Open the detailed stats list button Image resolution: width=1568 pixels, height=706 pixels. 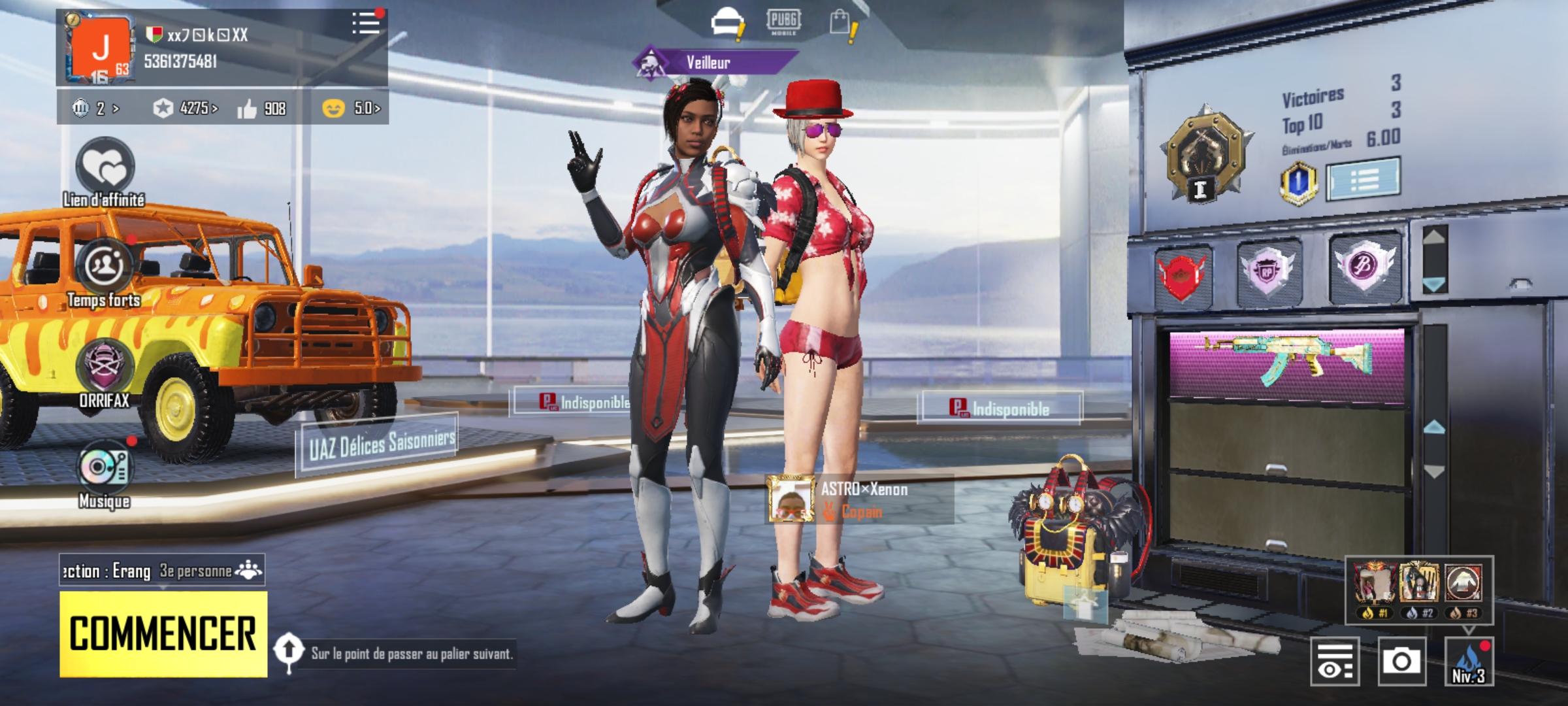(1364, 178)
